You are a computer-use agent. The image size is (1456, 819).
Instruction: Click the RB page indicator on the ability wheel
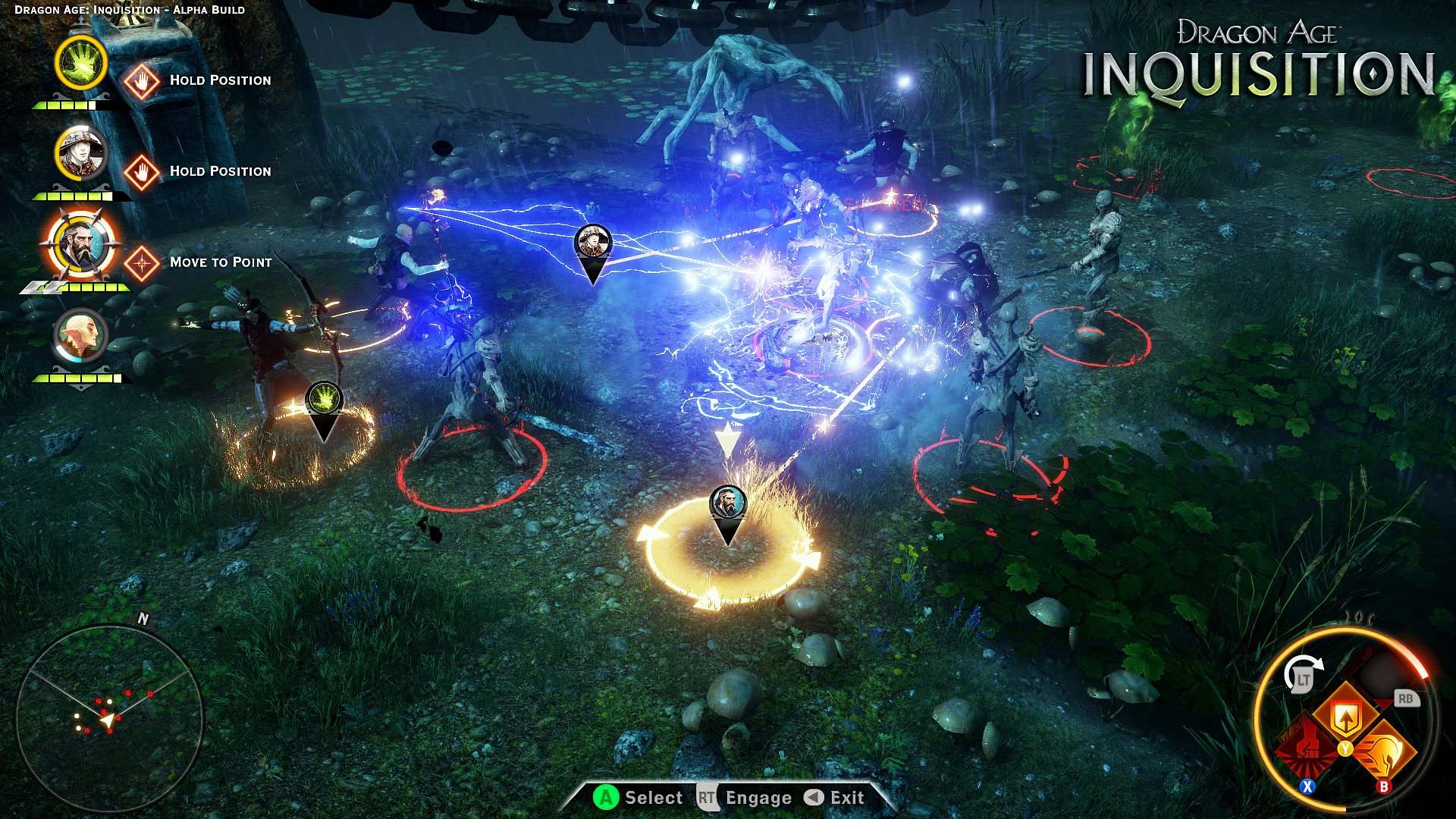point(1406,698)
